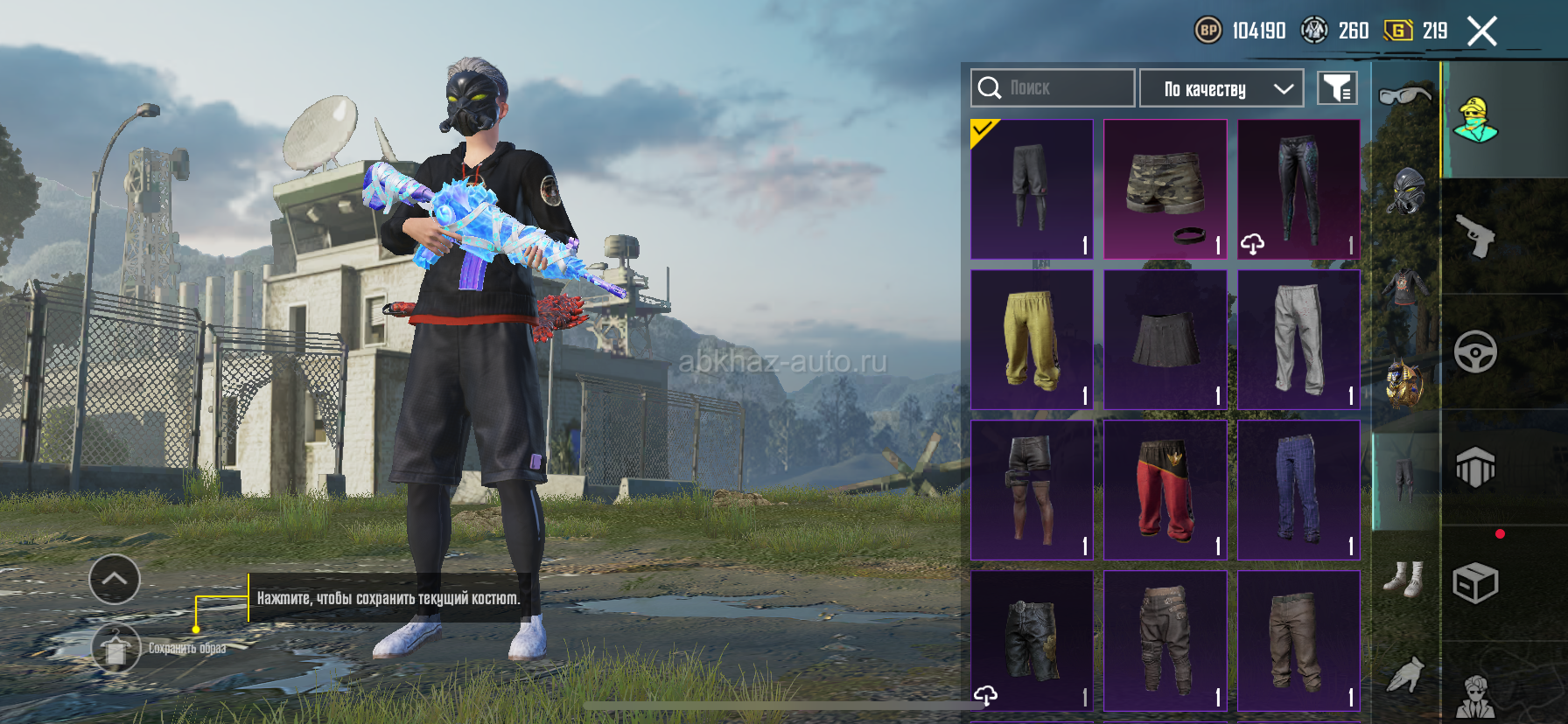Open the mask headgear category
Image resolution: width=1568 pixels, height=724 pixels.
[x=1405, y=191]
